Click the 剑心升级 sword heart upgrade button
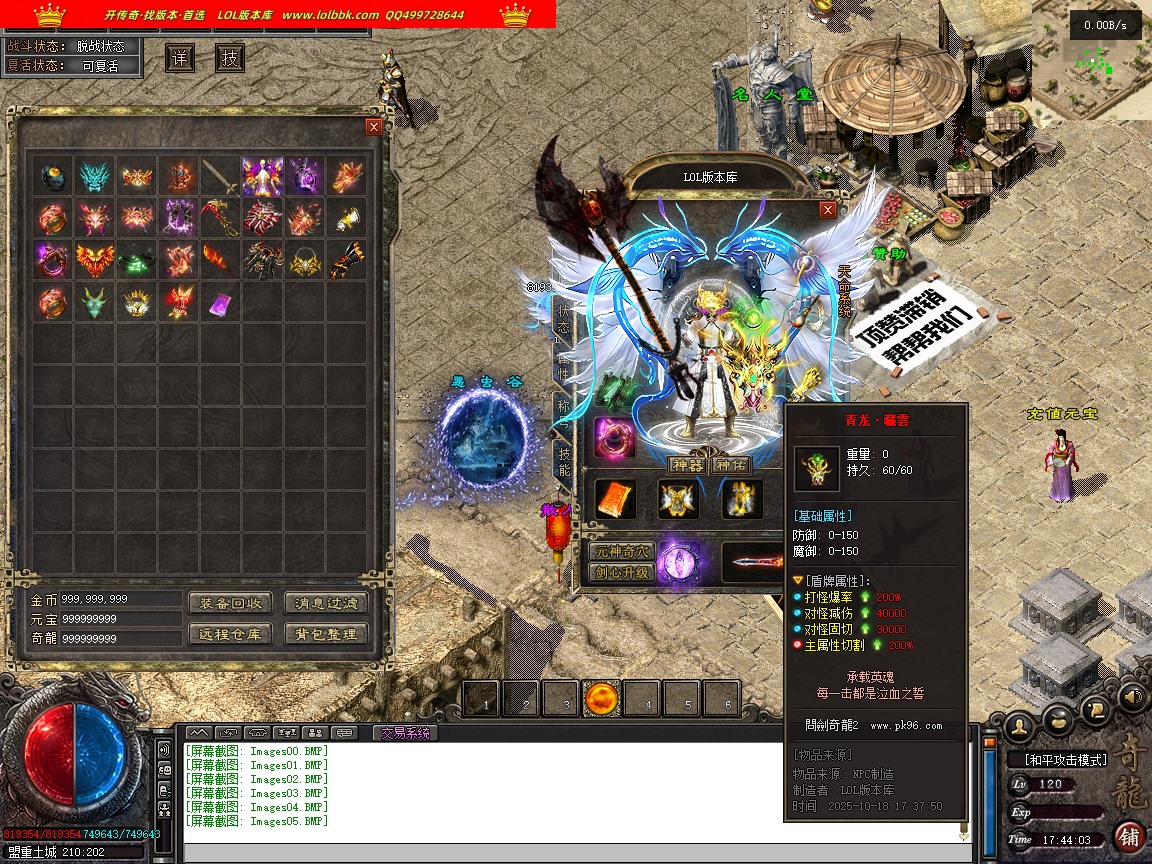This screenshot has height=864, width=1152. point(621,573)
